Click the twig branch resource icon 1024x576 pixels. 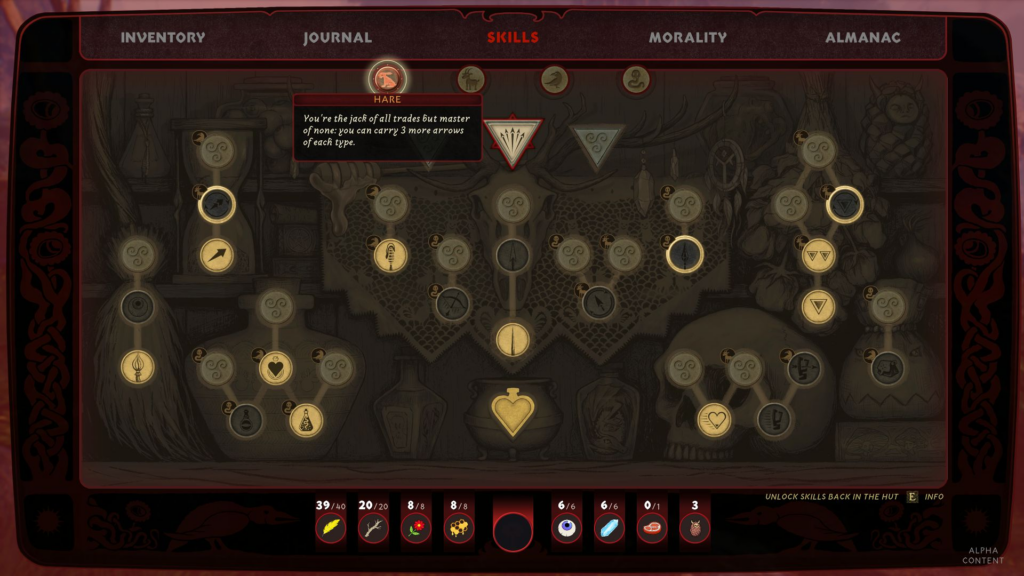pyautogui.click(x=373, y=527)
